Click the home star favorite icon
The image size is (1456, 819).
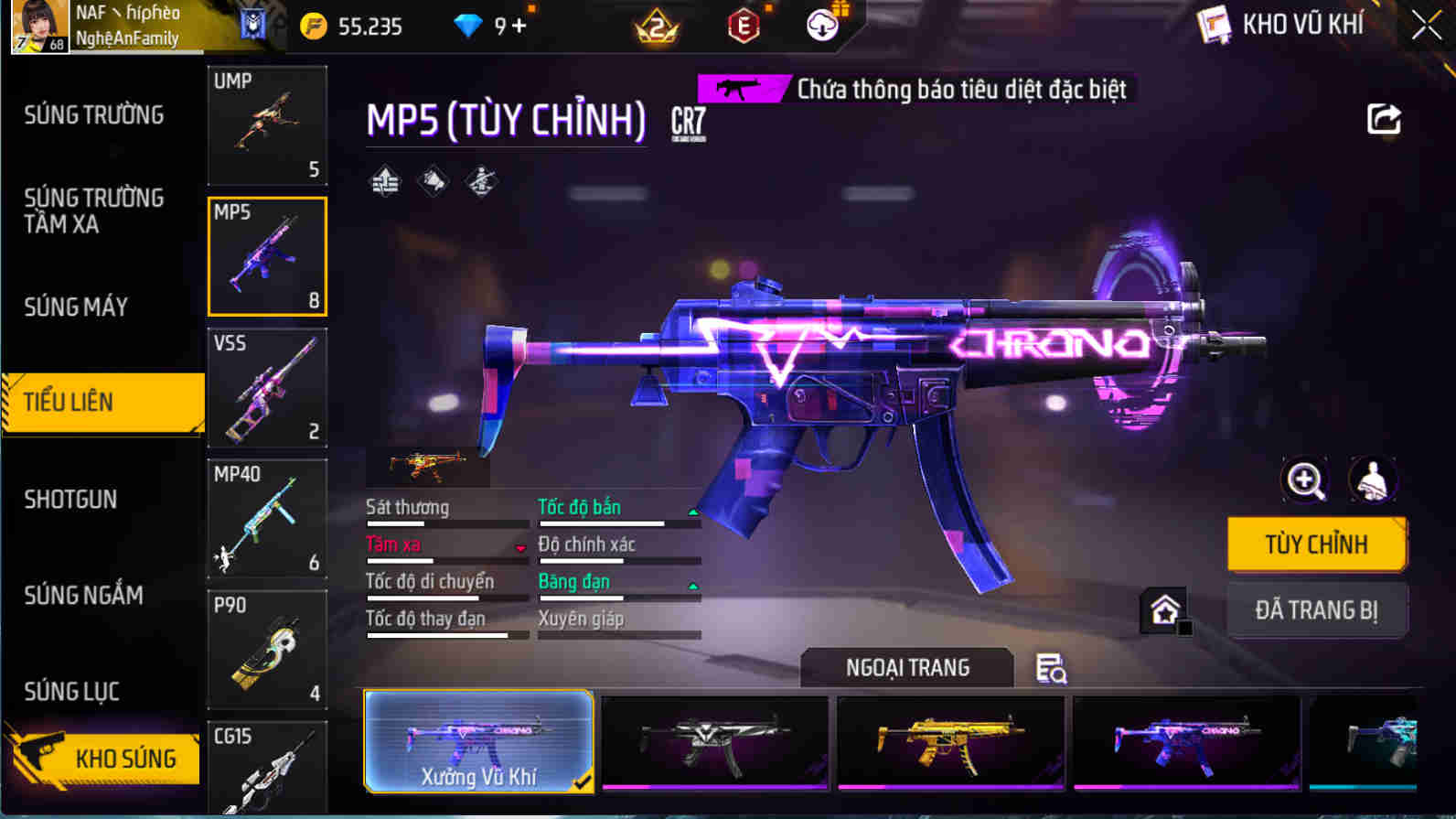(1163, 609)
